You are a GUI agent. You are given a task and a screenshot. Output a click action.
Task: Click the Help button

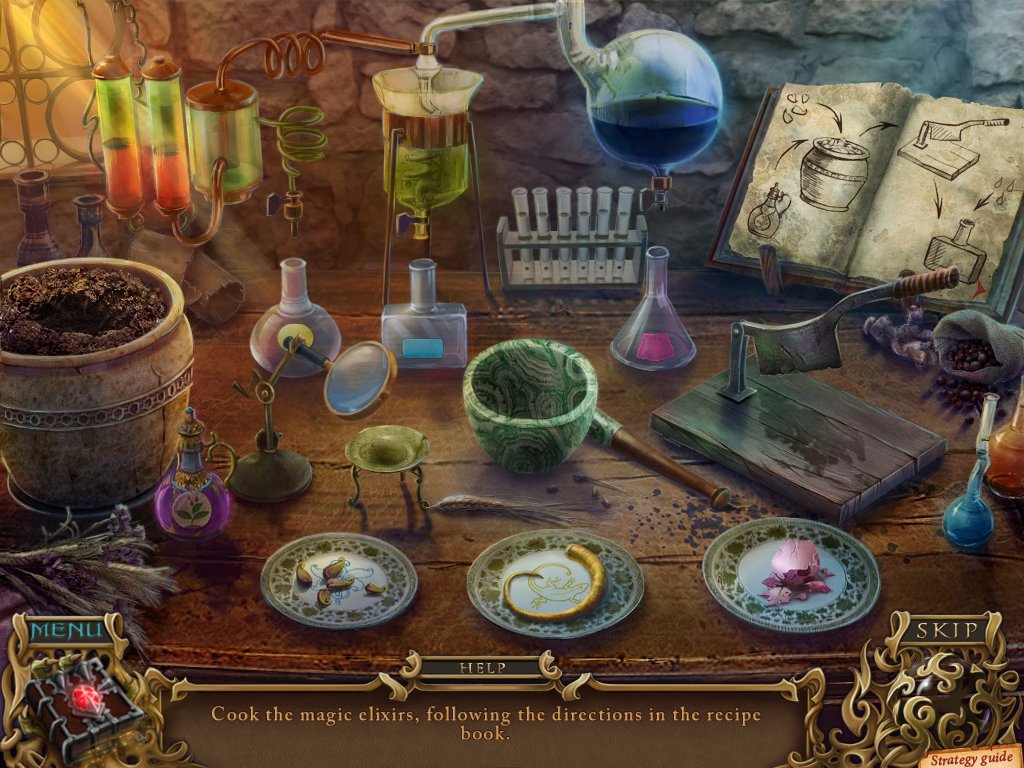pos(483,667)
